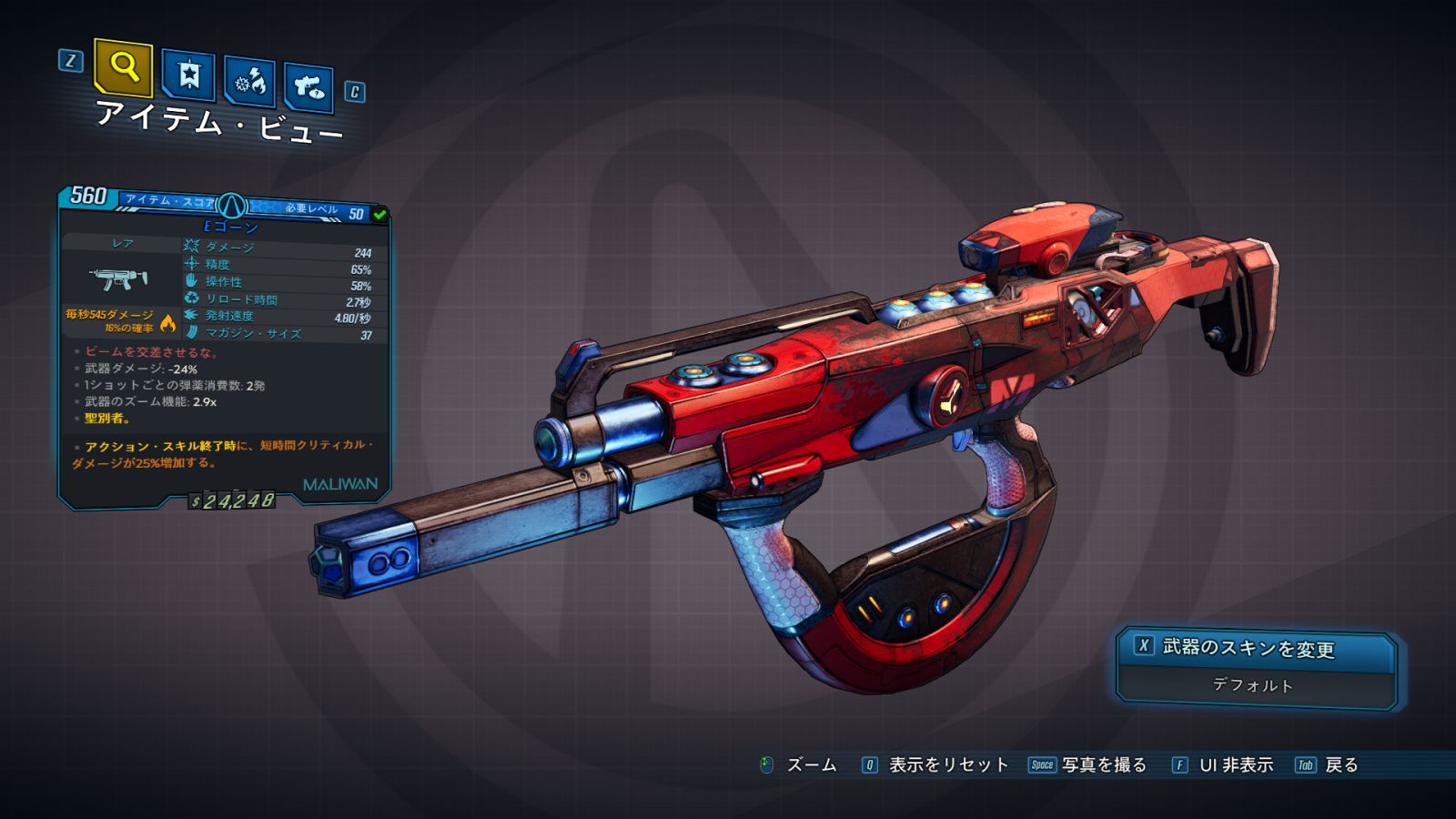Choose the デフォルト skin option
Image resolution: width=1456 pixels, height=819 pixels.
point(1254,685)
